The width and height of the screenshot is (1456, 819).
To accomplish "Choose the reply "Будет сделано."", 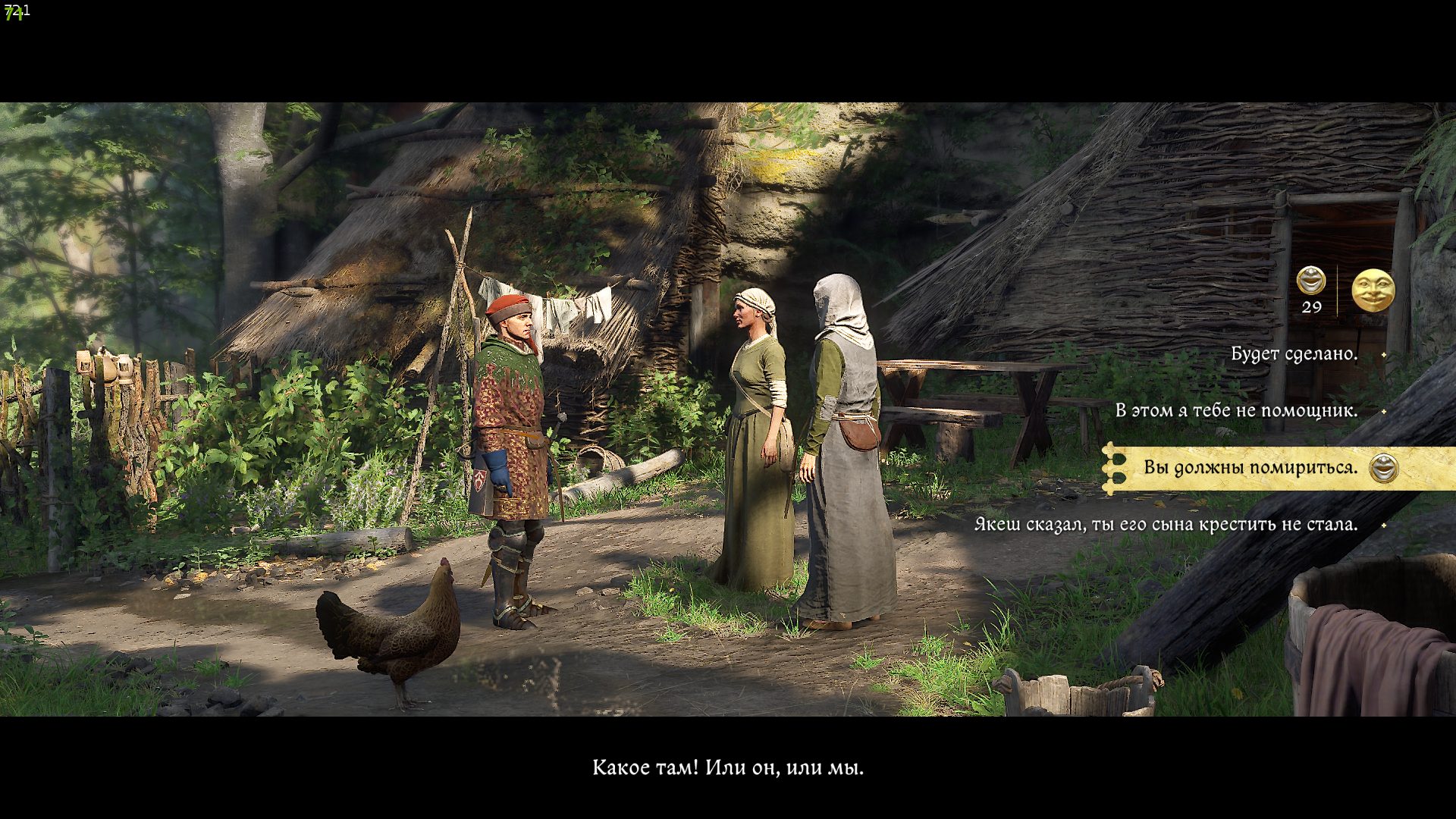I will [x=1294, y=354].
